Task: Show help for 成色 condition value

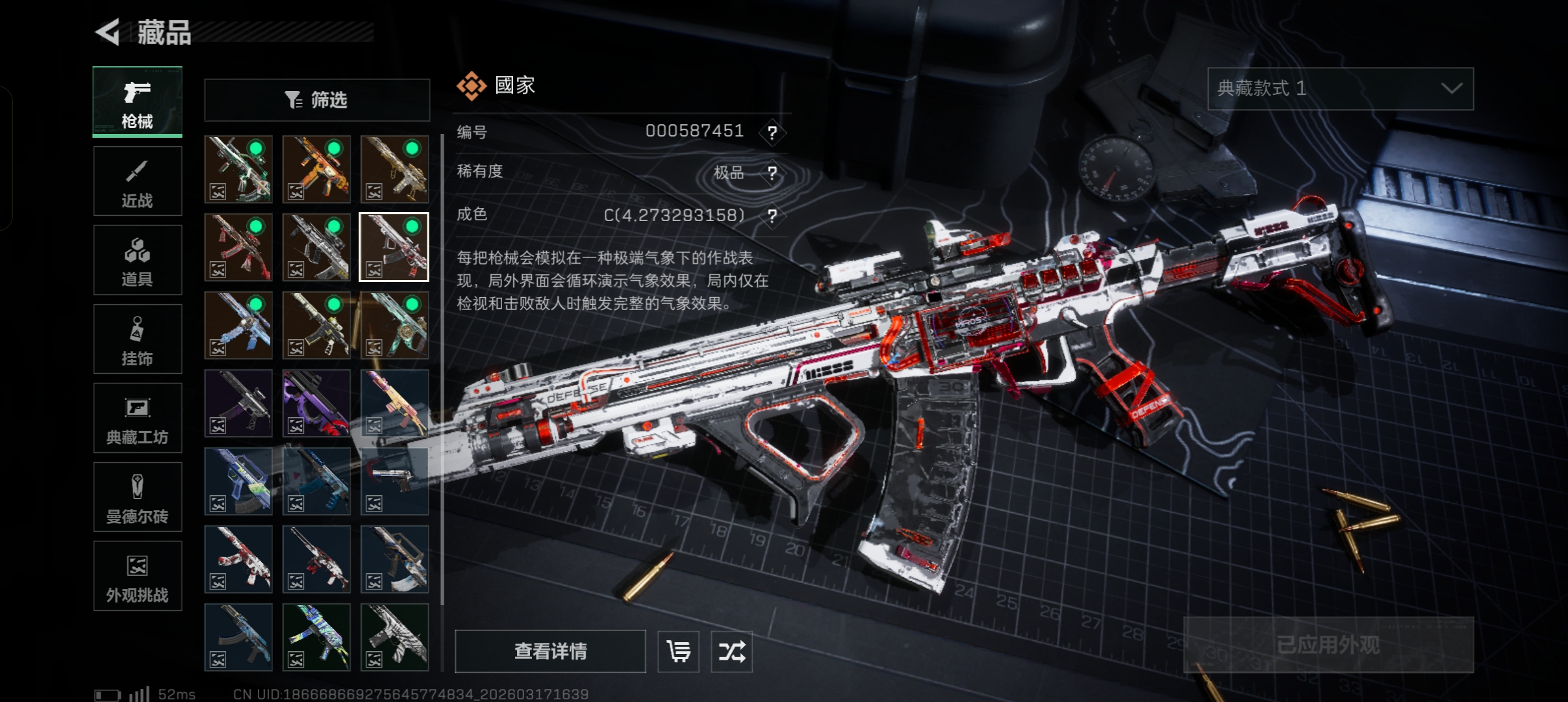Action: click(x=772, y=215)
